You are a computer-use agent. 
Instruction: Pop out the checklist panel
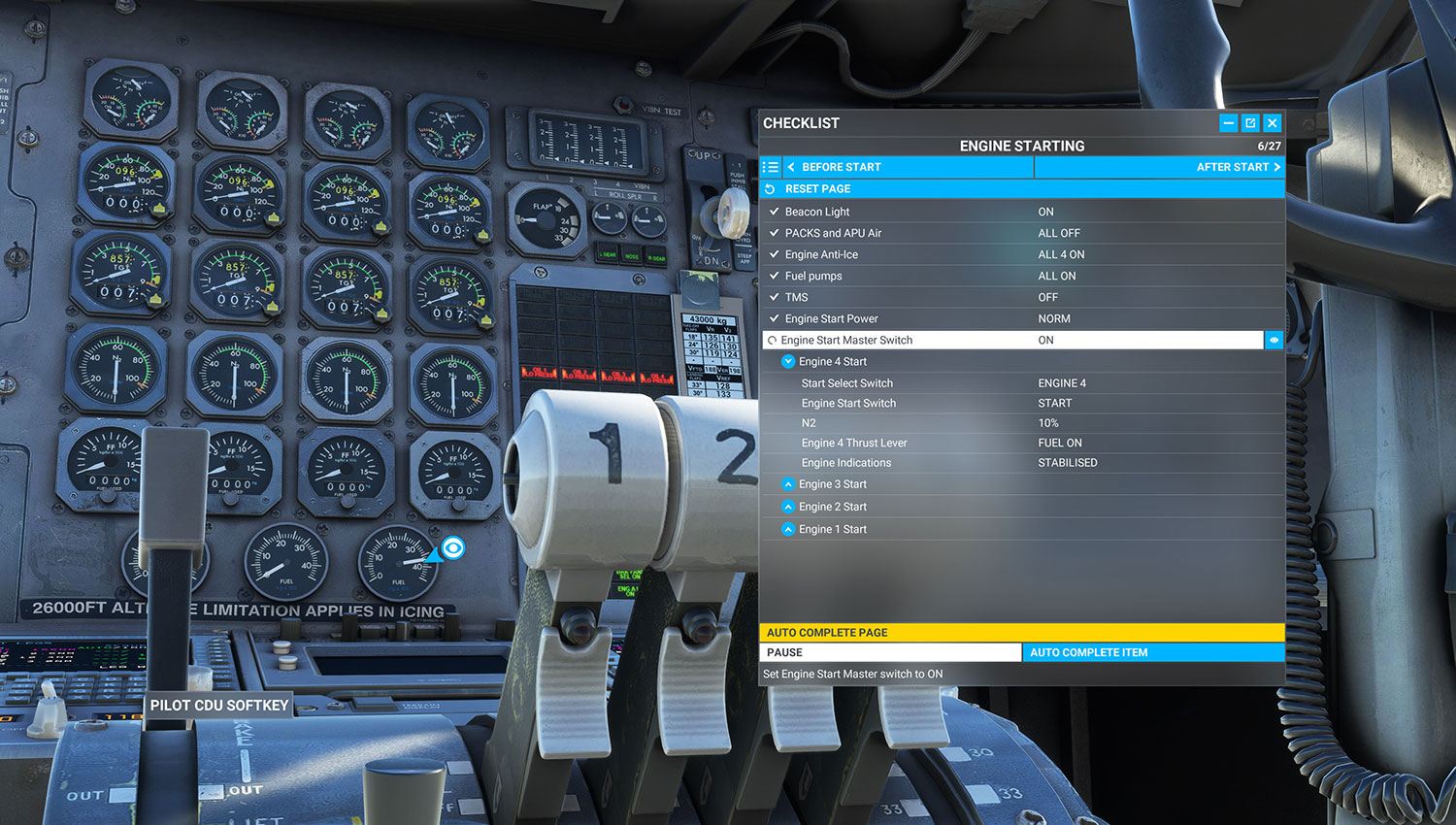pyautogui.click(x=1250, y=122)
